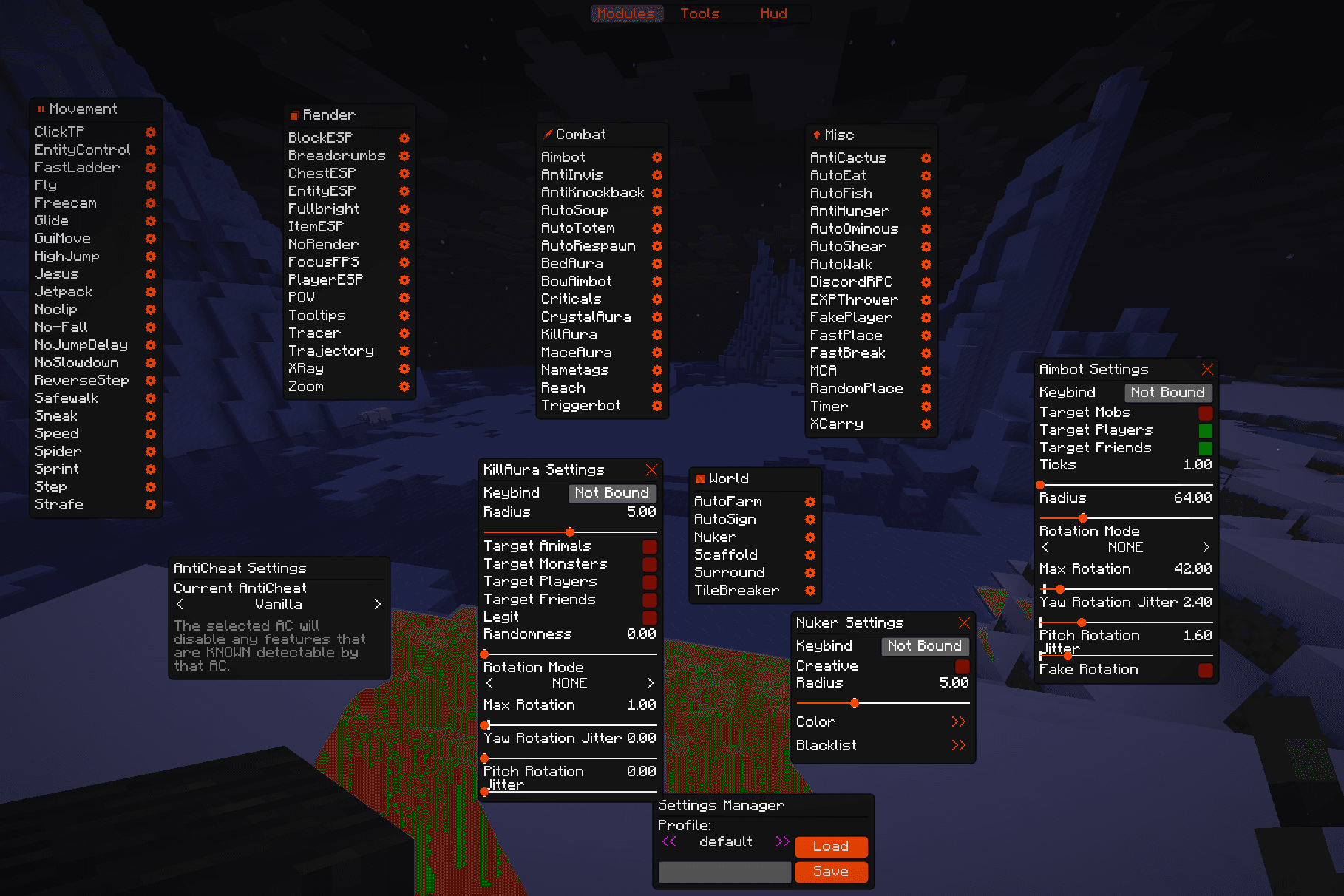1344x896 pixels.
Task: Change Rotation Mode in KillAura with right arrow
Action: (x=650, y=683)
